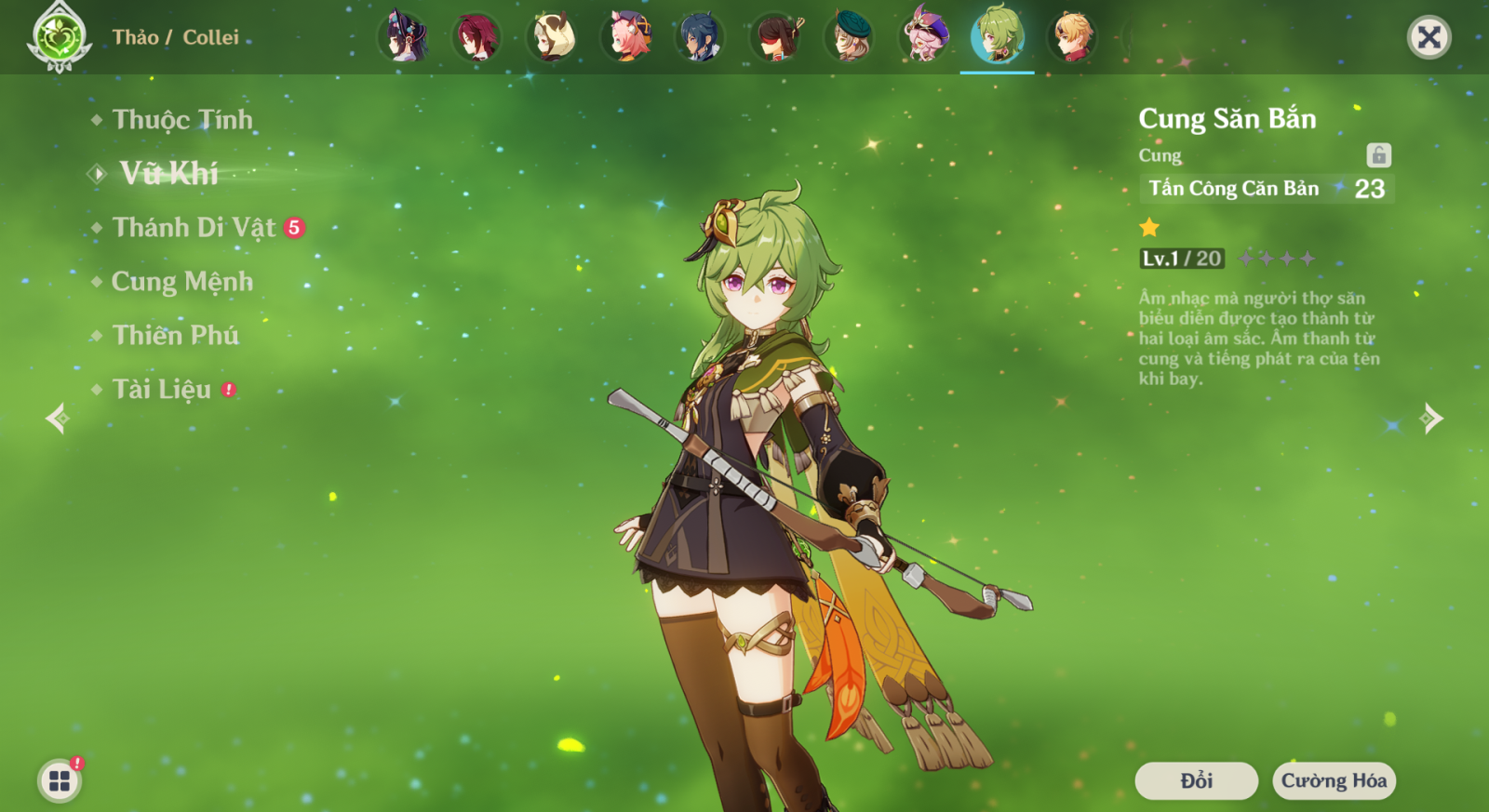Toggle the weapon lock icon

click(1378, 155)
